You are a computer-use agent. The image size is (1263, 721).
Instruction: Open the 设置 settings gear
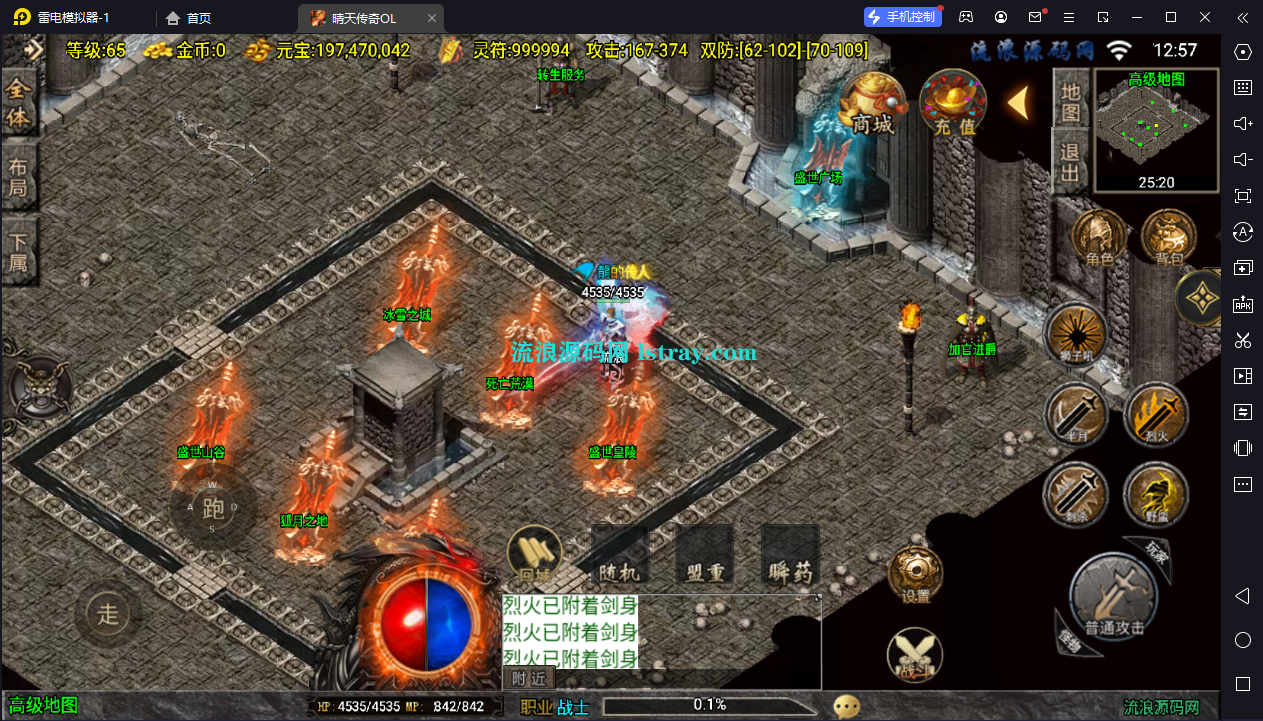tap(915, 576)
